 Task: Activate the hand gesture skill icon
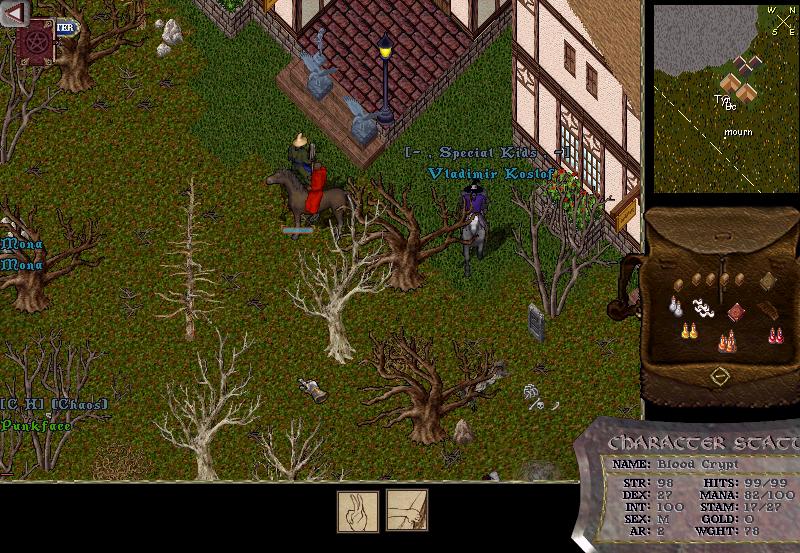357,509
